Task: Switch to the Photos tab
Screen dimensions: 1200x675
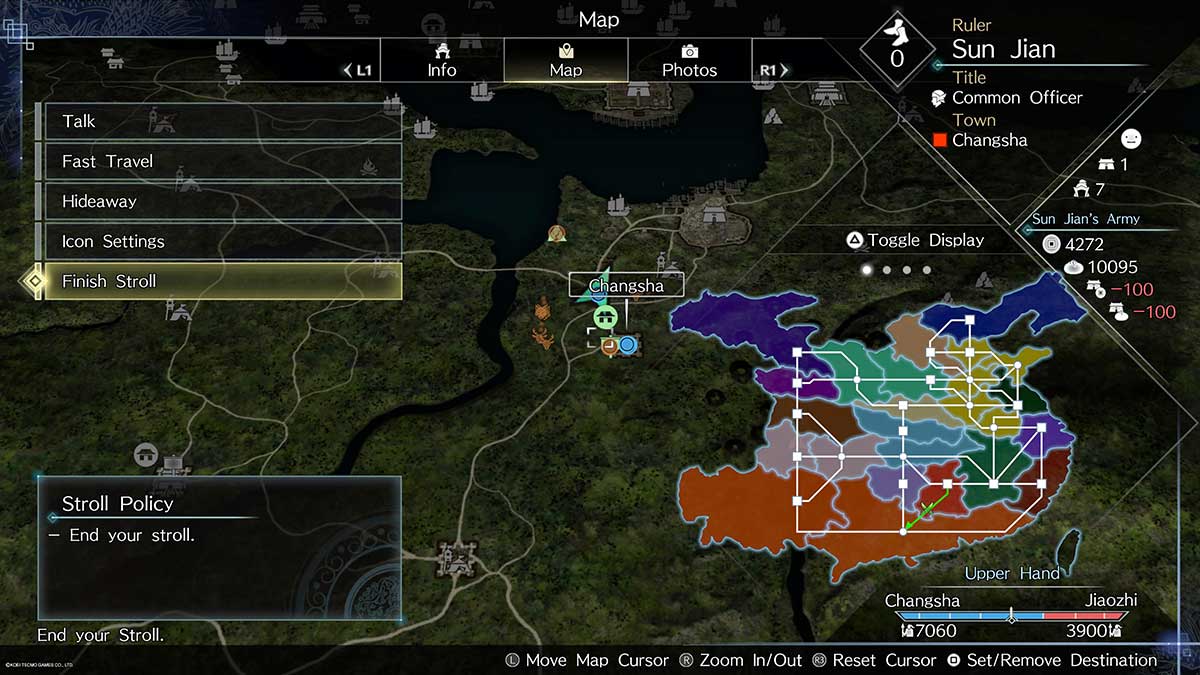Action: (x=689, y=60)
